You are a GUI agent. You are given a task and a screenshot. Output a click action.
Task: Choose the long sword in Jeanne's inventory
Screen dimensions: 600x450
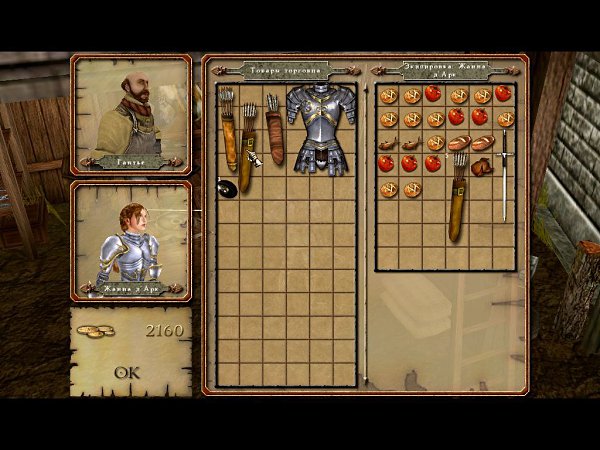point(505,175)
